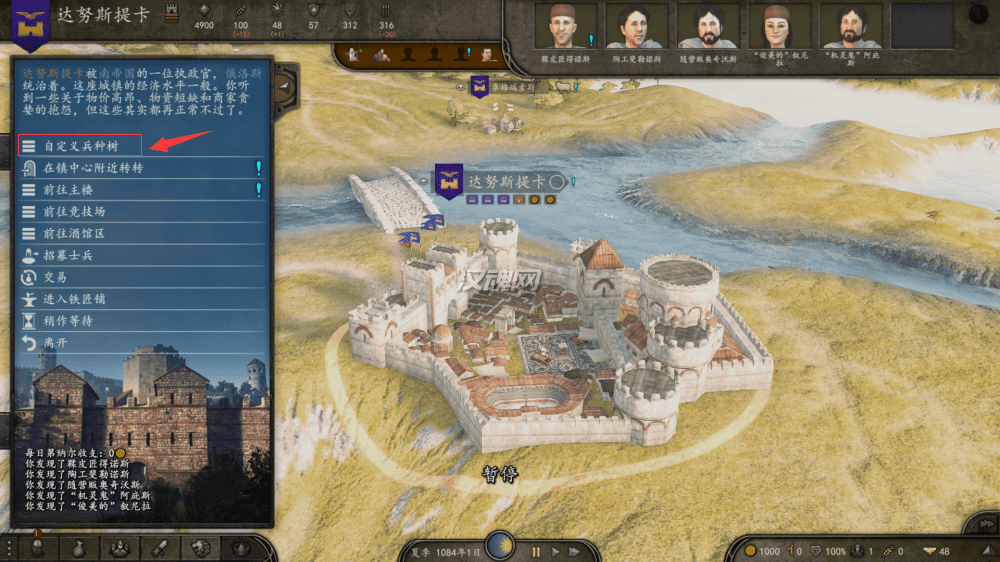Select 稍作等待 wait option
The image size is (1000, 562).
[x=68, y=321]
